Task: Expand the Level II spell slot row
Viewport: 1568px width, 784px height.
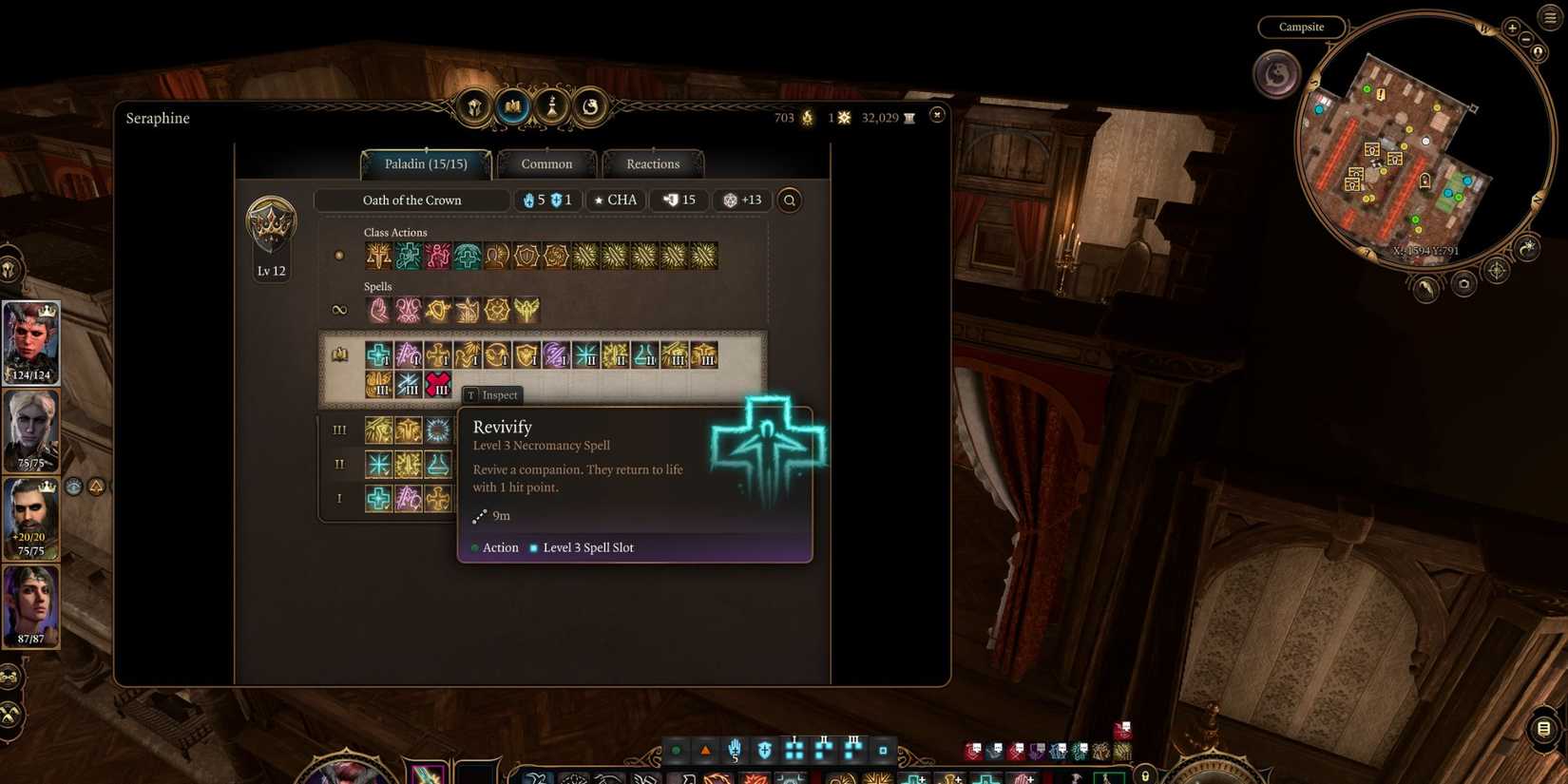Action: [x=339, y=464]
